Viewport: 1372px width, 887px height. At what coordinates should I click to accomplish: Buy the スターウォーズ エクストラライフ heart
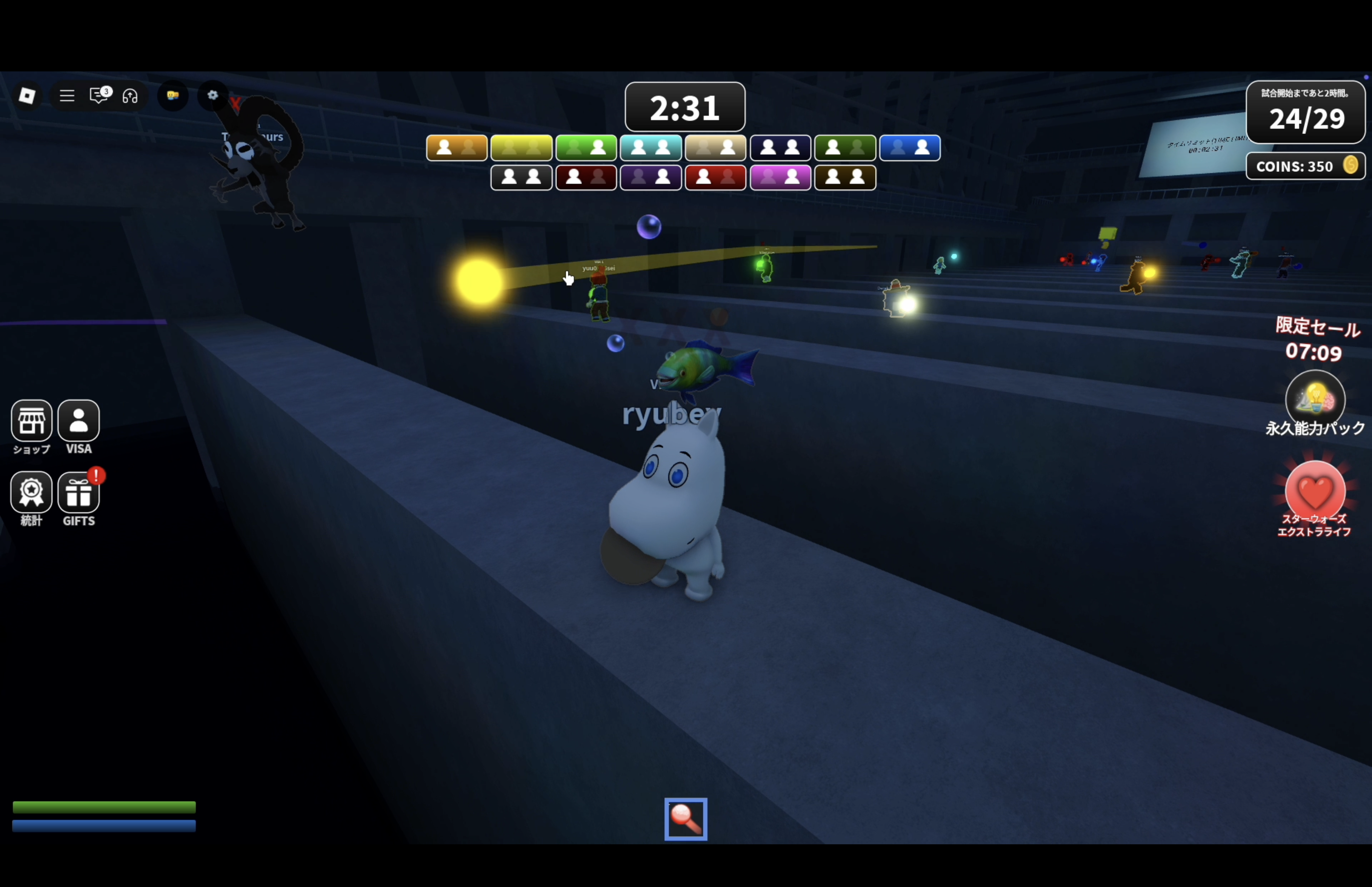pyautogui.click(x=1314, y=491)
